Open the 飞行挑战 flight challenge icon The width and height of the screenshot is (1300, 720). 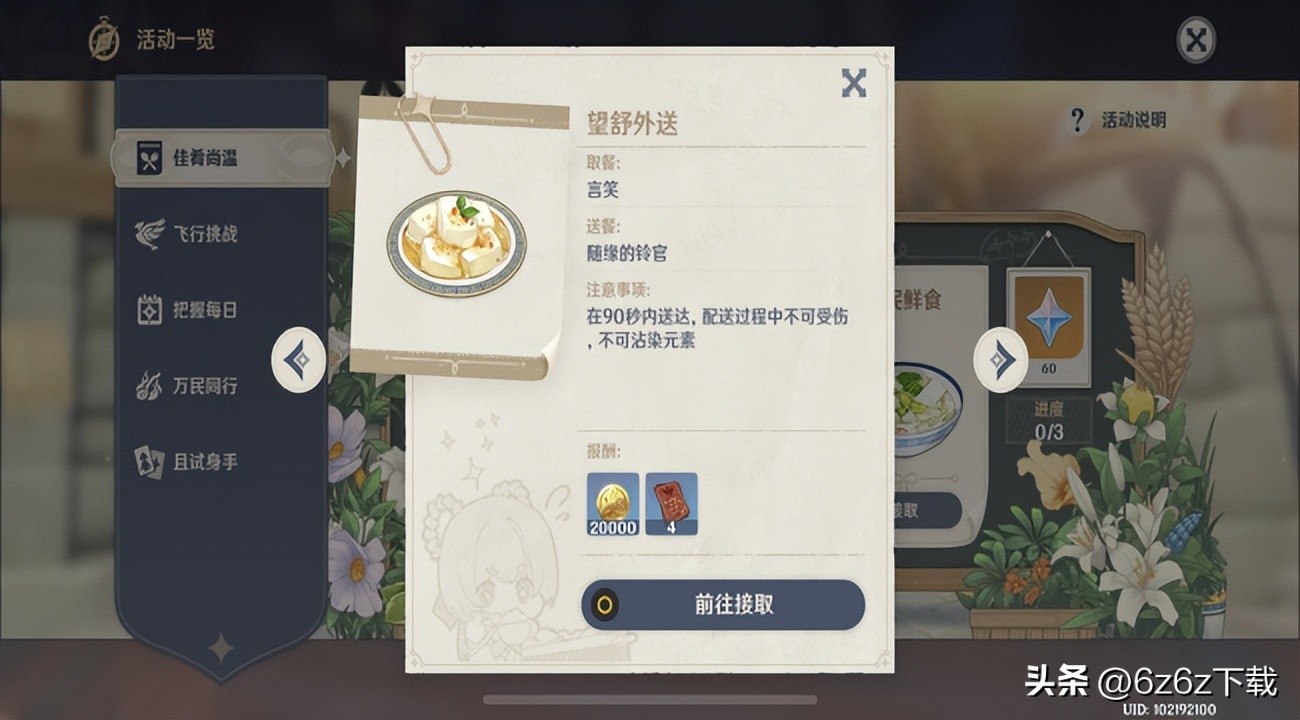150,232
